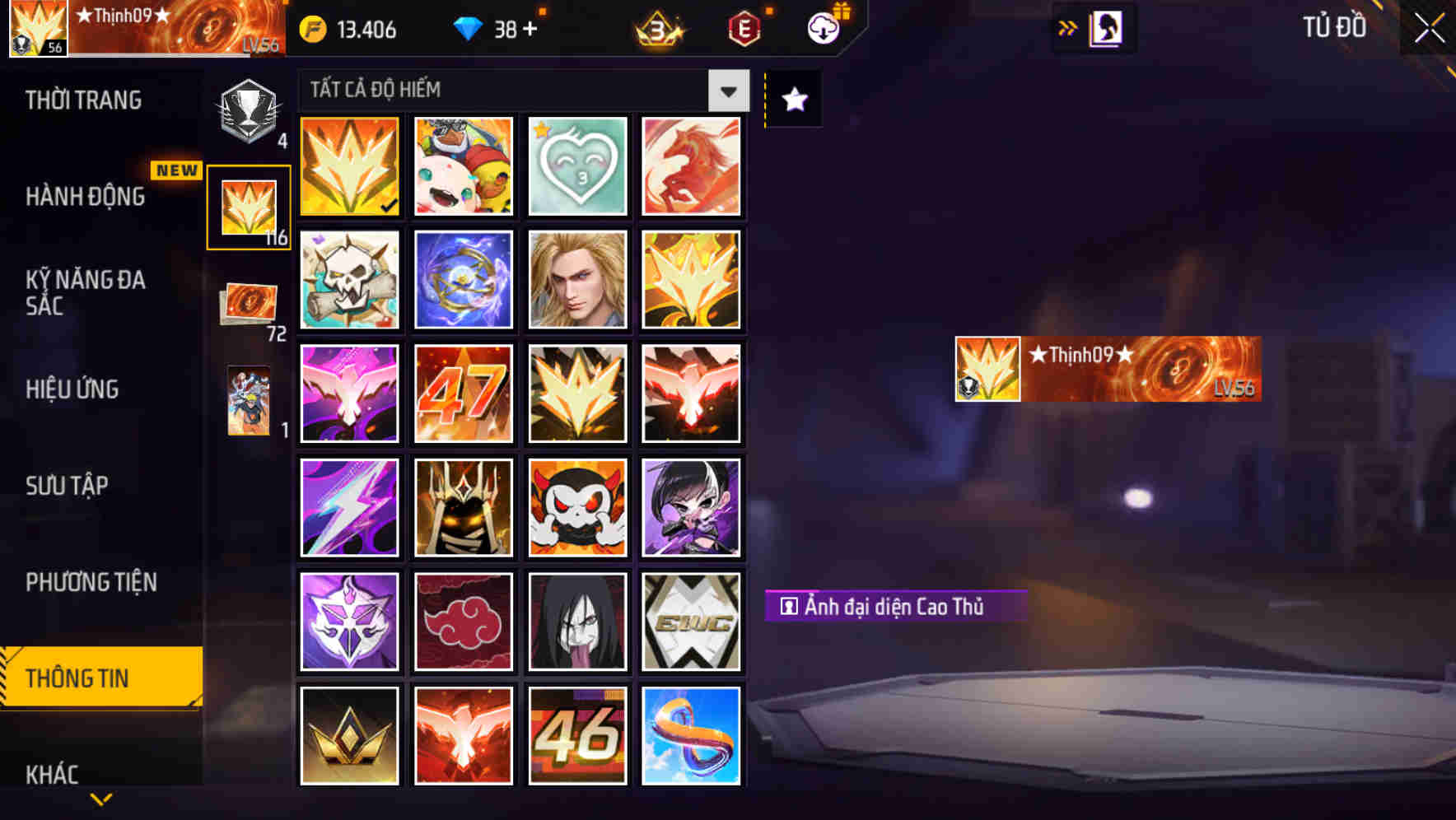Click the double-arrow expander near the portrait icon
The width and height of the screenshot is (1456, 820).
click(1069, 26)
